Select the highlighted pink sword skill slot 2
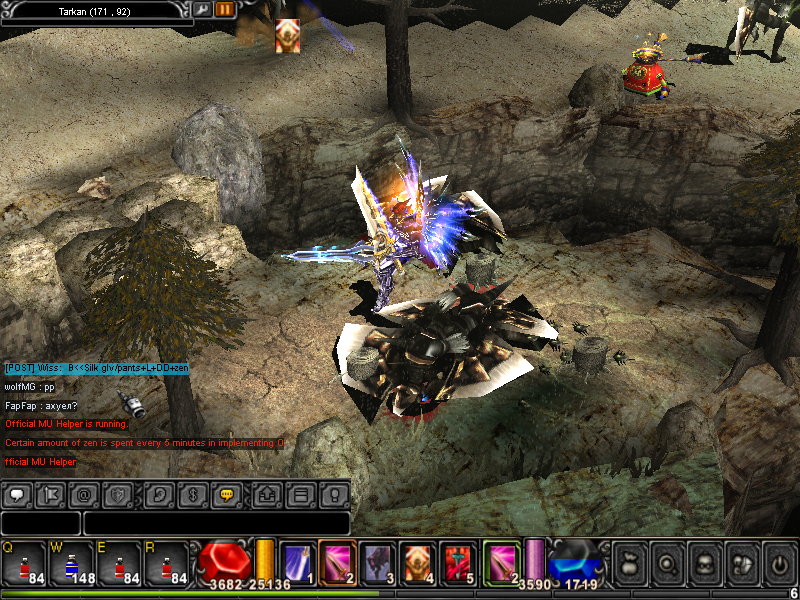This screenshot has height=600, width=800. click(337, 561)
